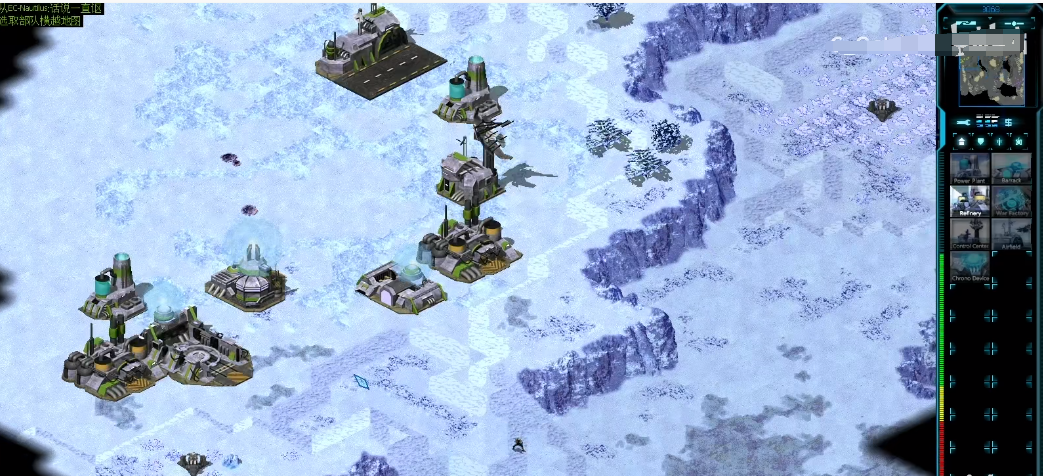Open the vehicles build tab

[x=1018, y=142]
